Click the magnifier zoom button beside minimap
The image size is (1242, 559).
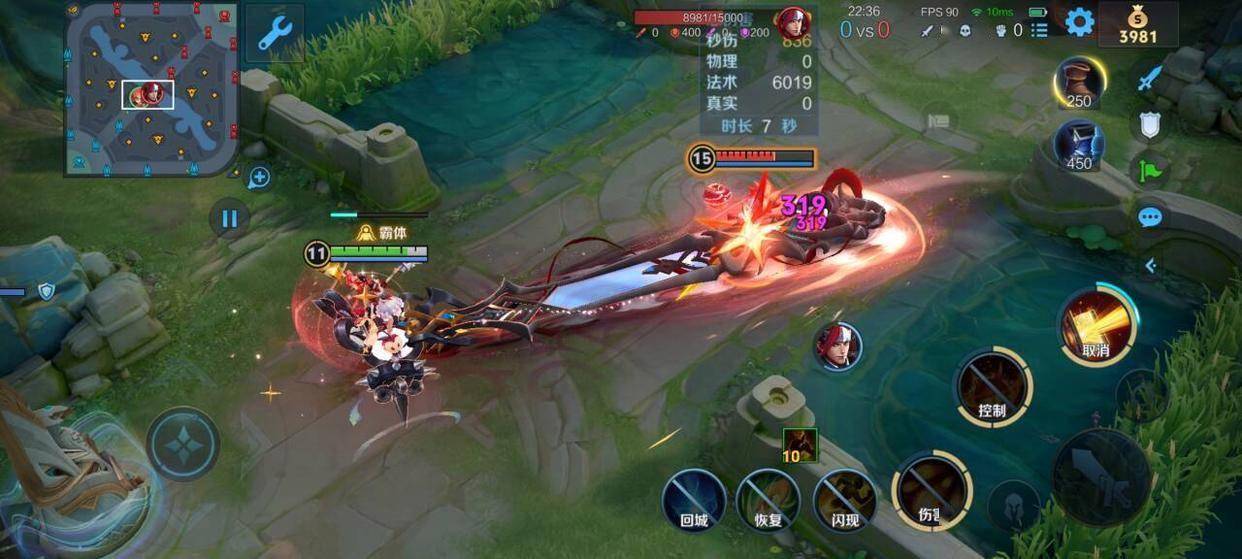pyautogui.click(x=259, y=178)
